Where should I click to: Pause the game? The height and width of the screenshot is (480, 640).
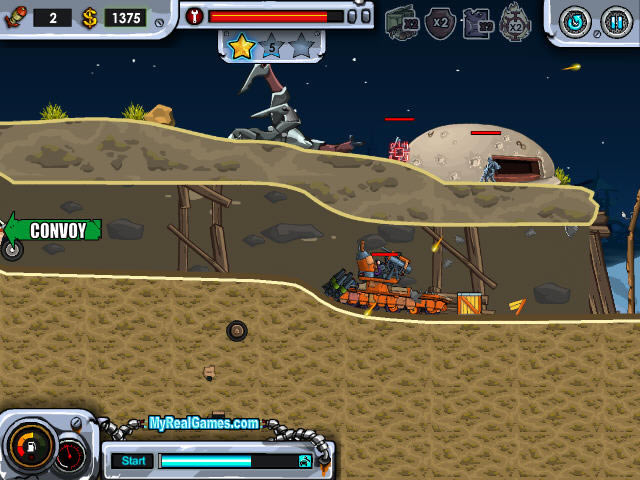[616, 21]
